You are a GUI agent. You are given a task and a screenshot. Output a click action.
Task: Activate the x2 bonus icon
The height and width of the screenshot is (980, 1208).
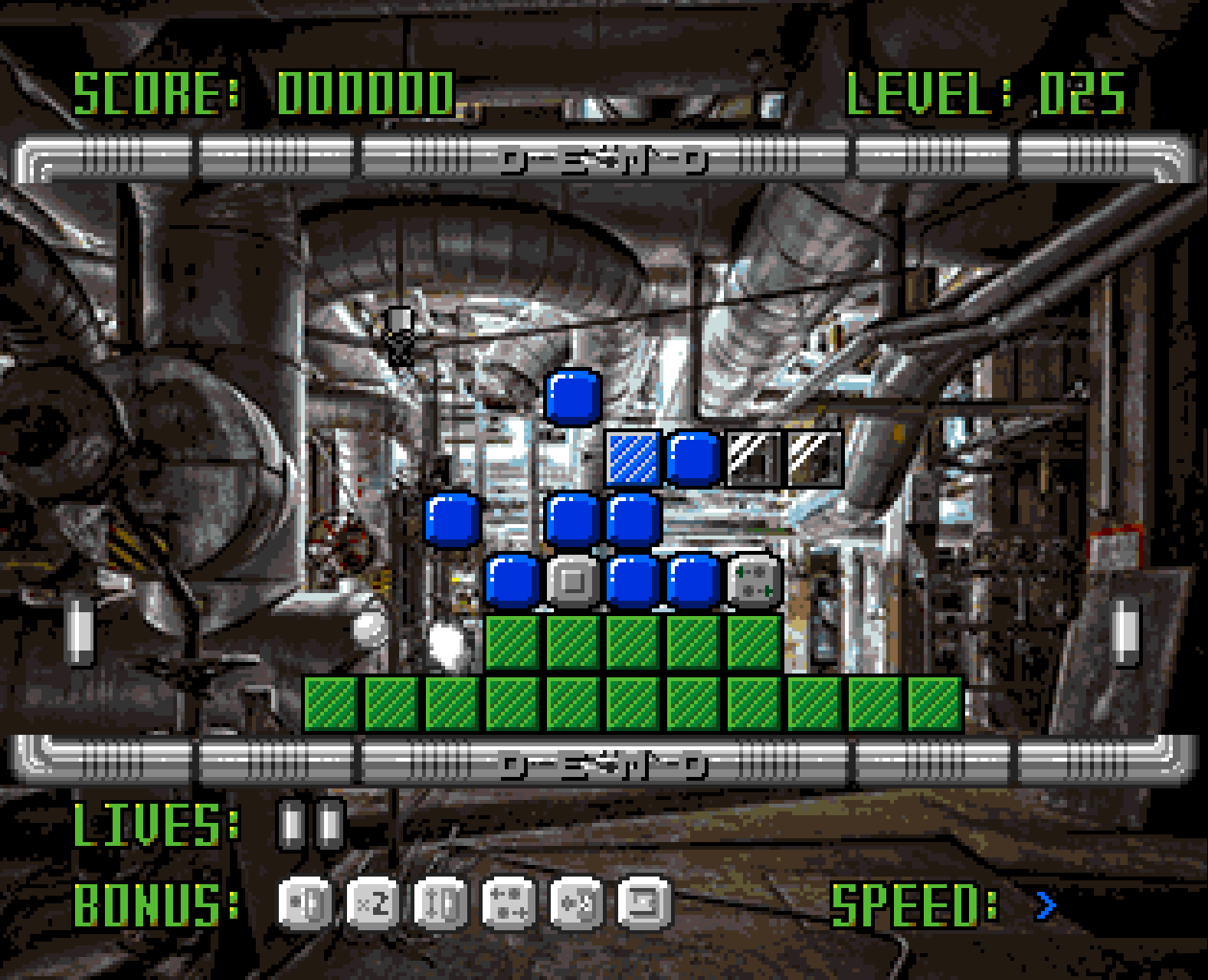point(373,904)
